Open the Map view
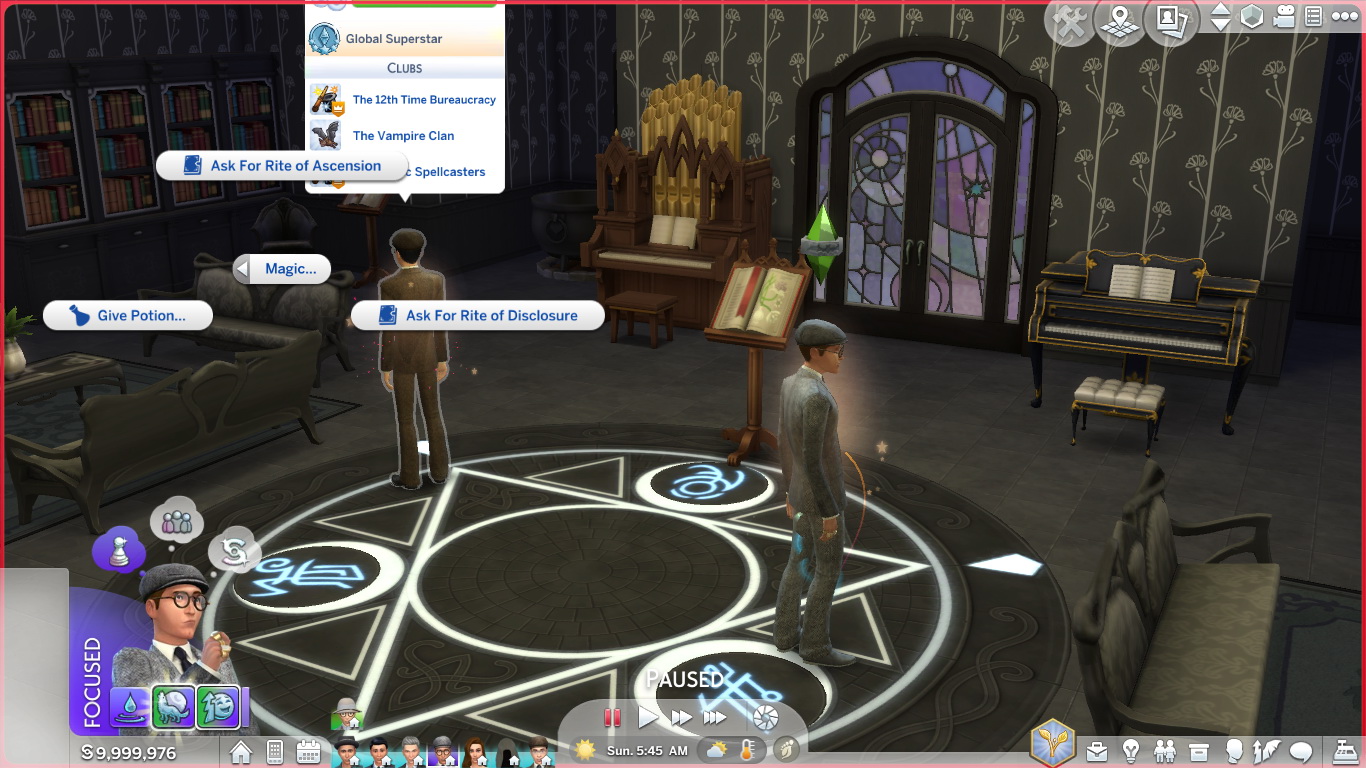This screenshot has width=1366, height=768. [x=1120, y=20]
